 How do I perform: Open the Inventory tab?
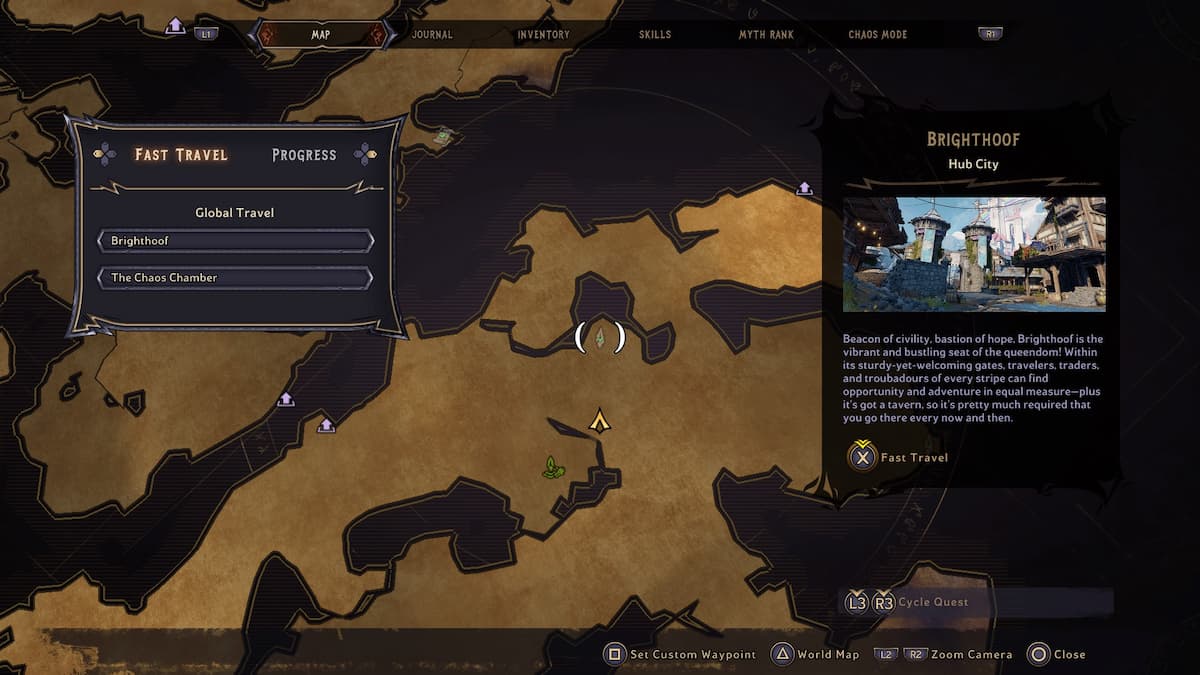[543, 35]
